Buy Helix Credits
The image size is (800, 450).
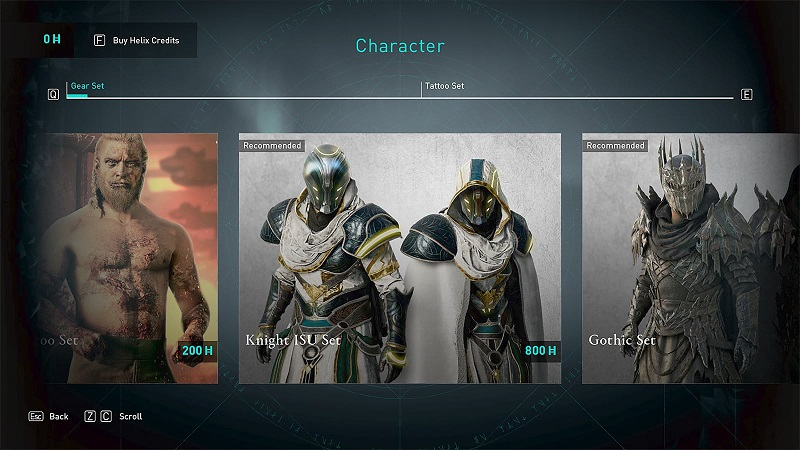point(140,40)
